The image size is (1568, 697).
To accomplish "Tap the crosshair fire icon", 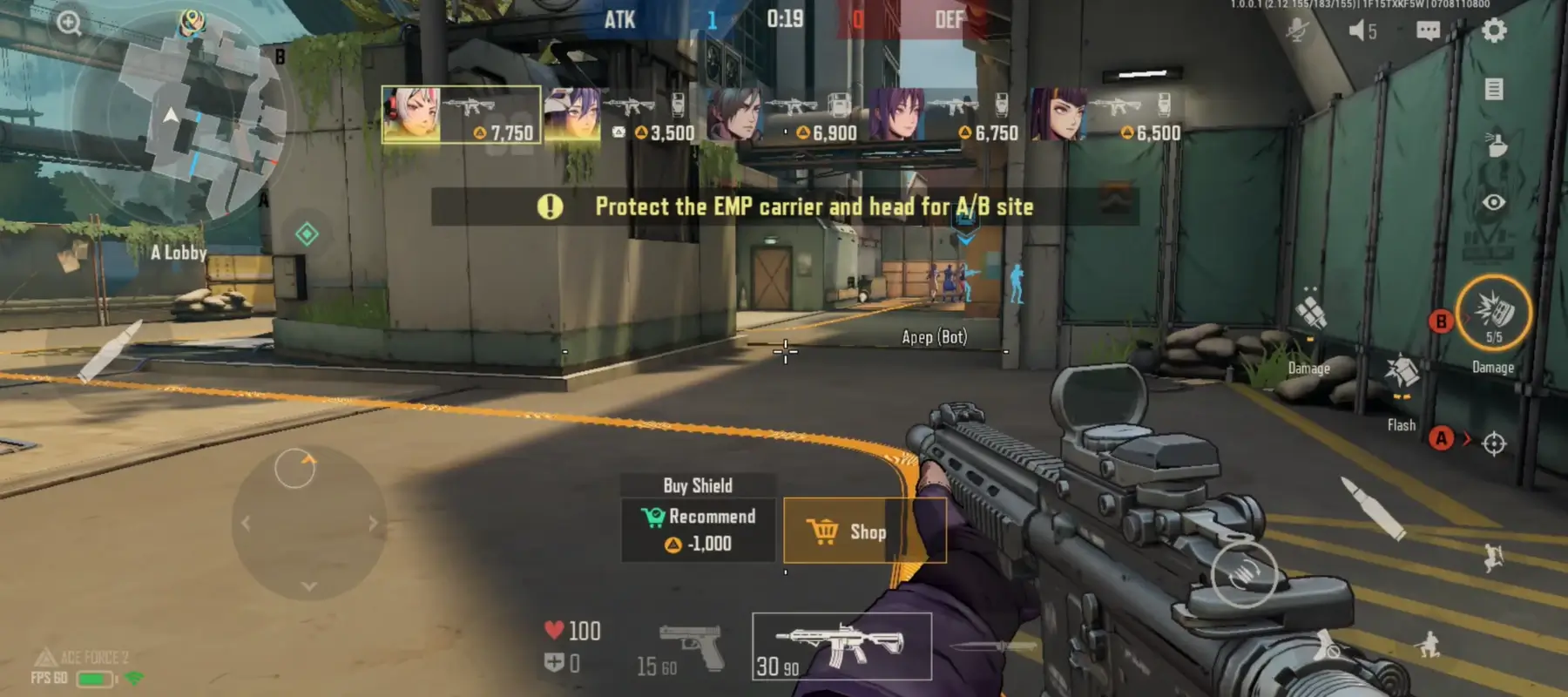I will (1496, 444).
